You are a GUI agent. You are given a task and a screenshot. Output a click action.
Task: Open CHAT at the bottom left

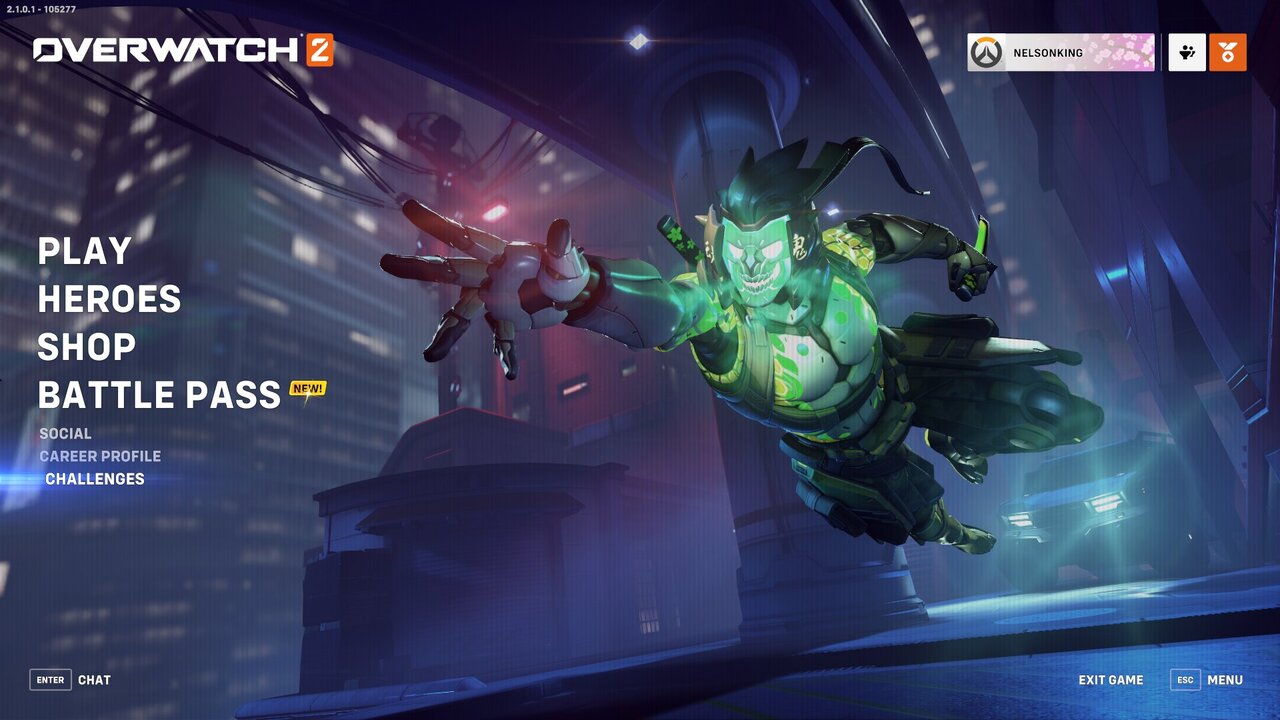coord(95,680)
